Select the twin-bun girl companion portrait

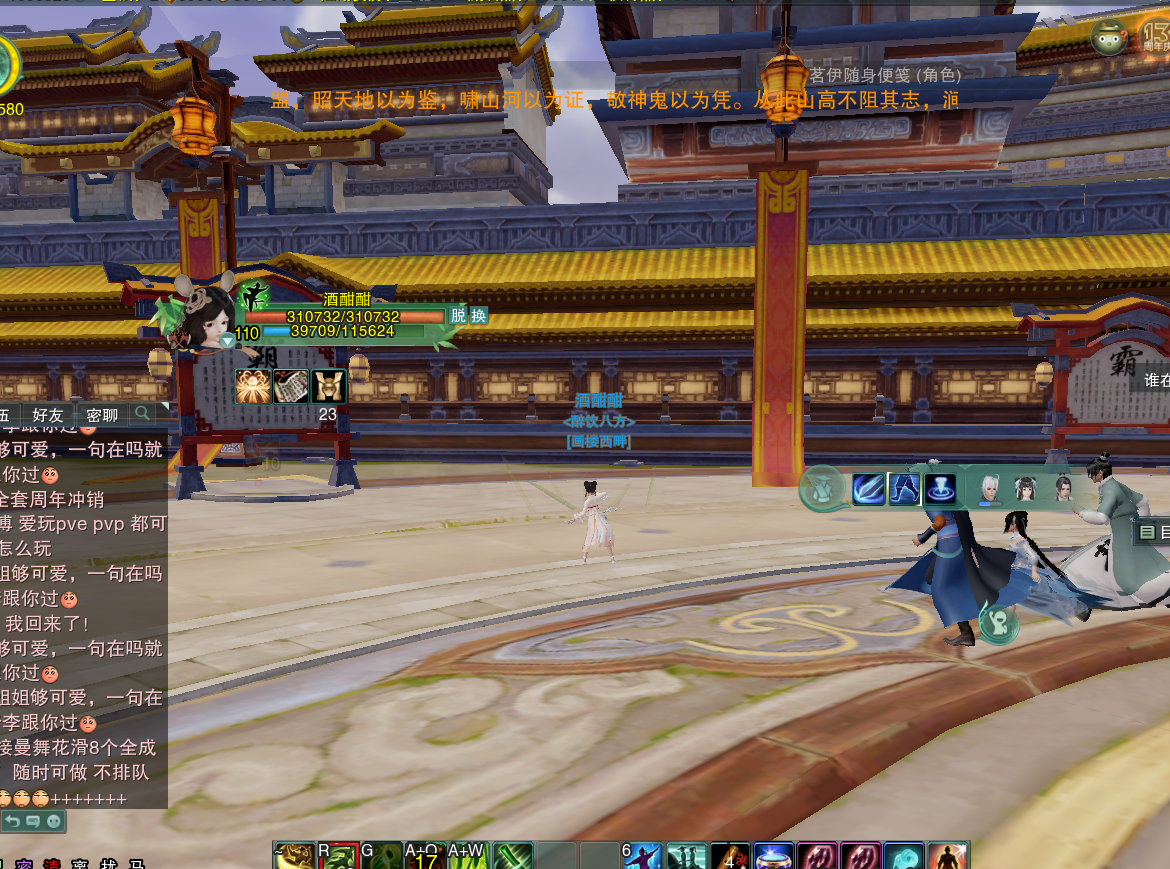[x=1026, y=489]
